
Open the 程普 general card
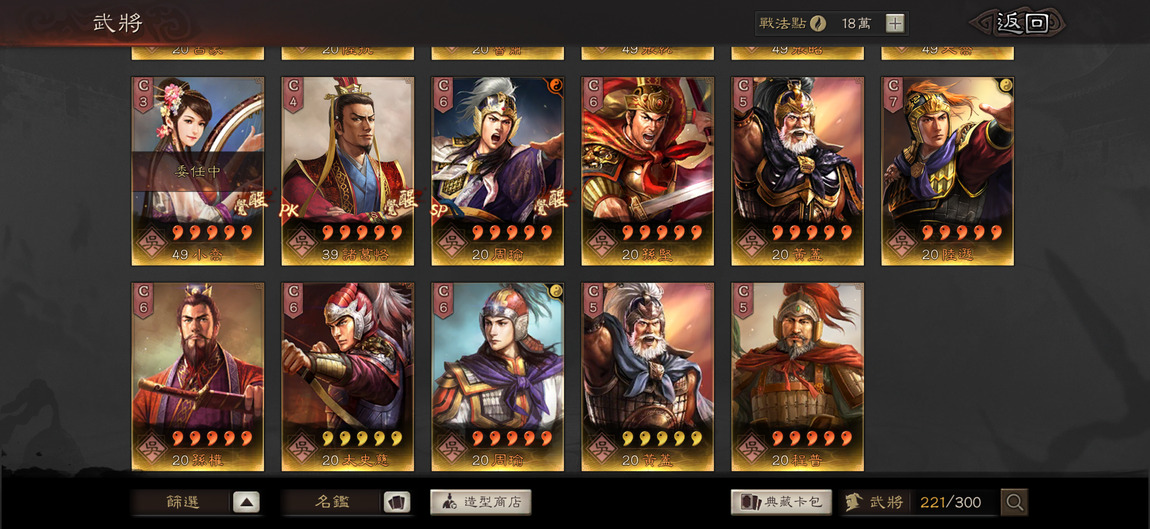(x=797, y=375)
